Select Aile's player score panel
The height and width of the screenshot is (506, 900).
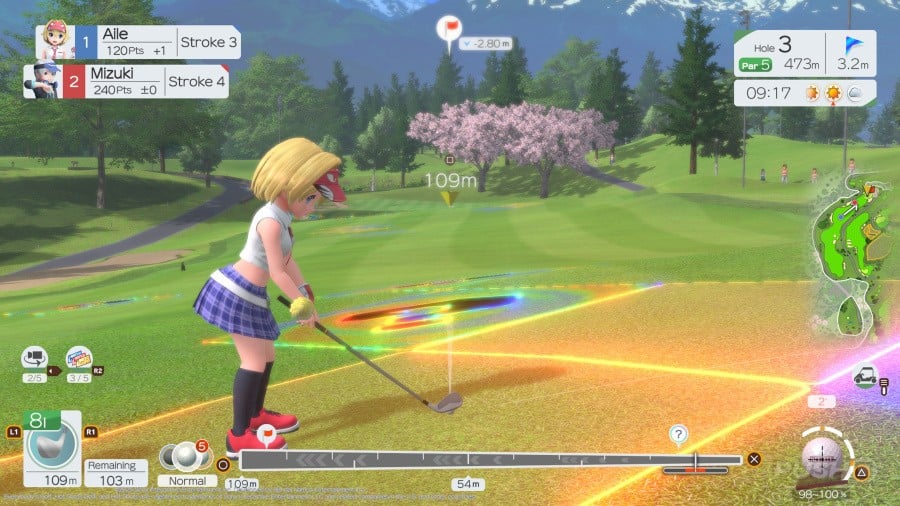[138, 43]
